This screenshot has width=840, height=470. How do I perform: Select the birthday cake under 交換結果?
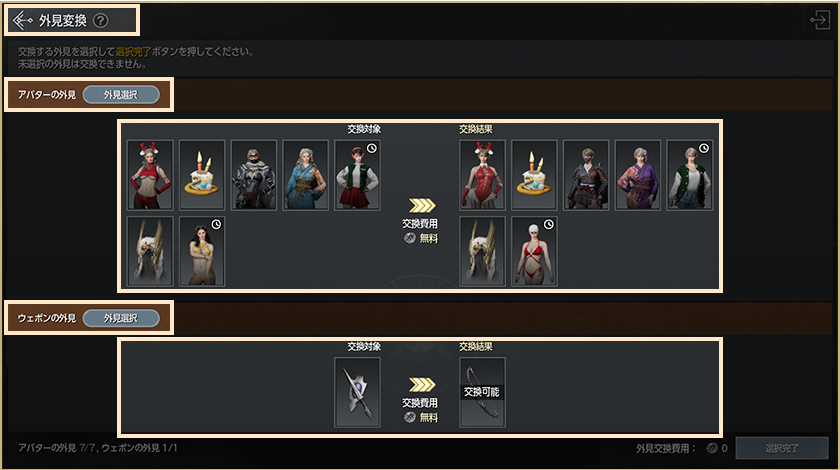click(x=534, y=174)
